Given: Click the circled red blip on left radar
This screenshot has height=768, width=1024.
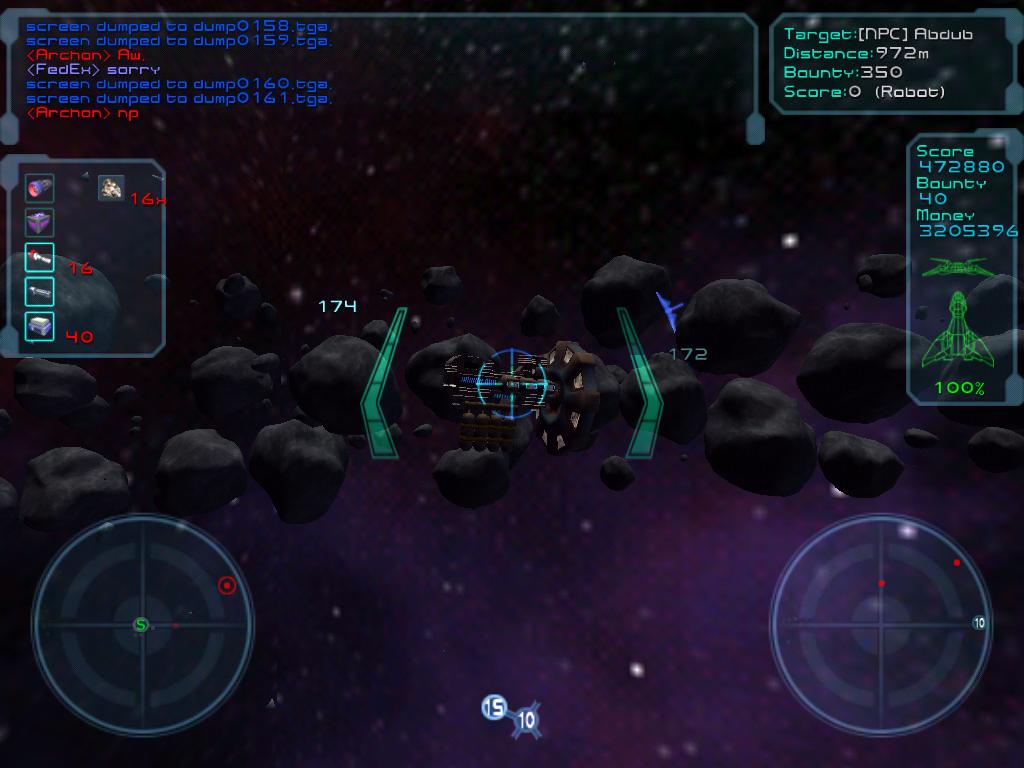Looking at the screenshot, I should [227, 585].
